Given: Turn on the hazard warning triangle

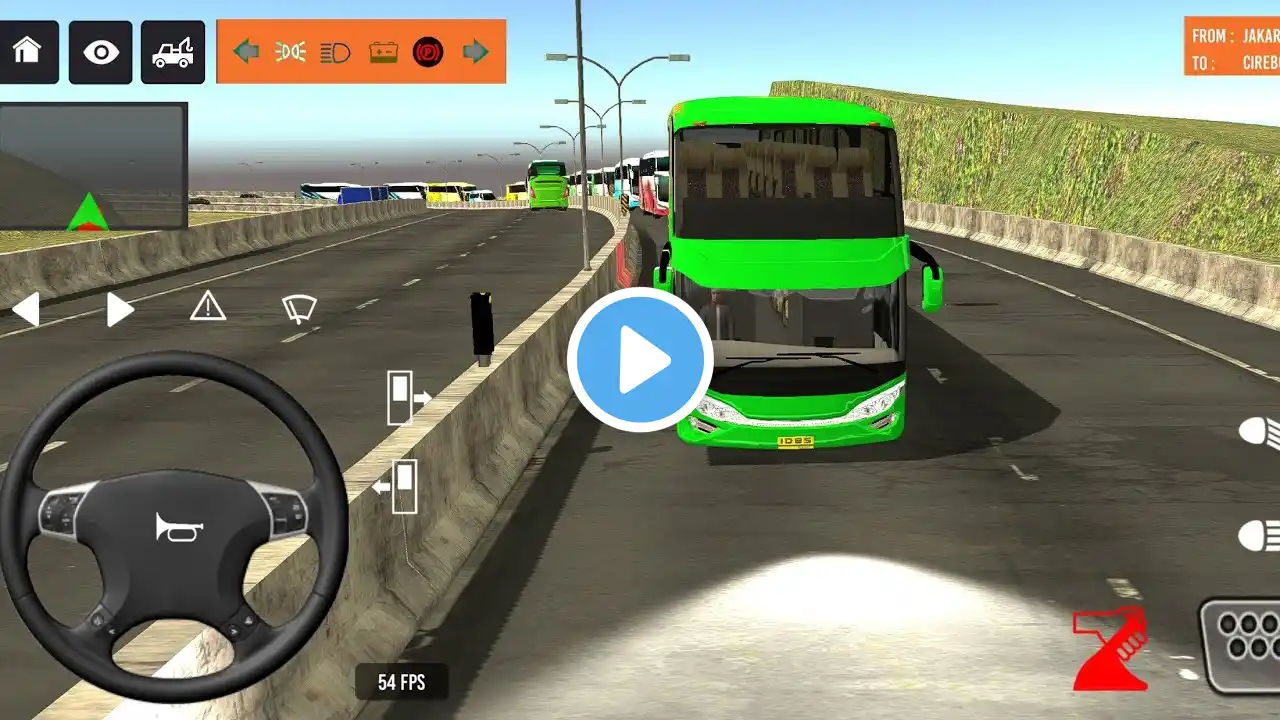Looking at the screenshot, I should pos(208,306).
